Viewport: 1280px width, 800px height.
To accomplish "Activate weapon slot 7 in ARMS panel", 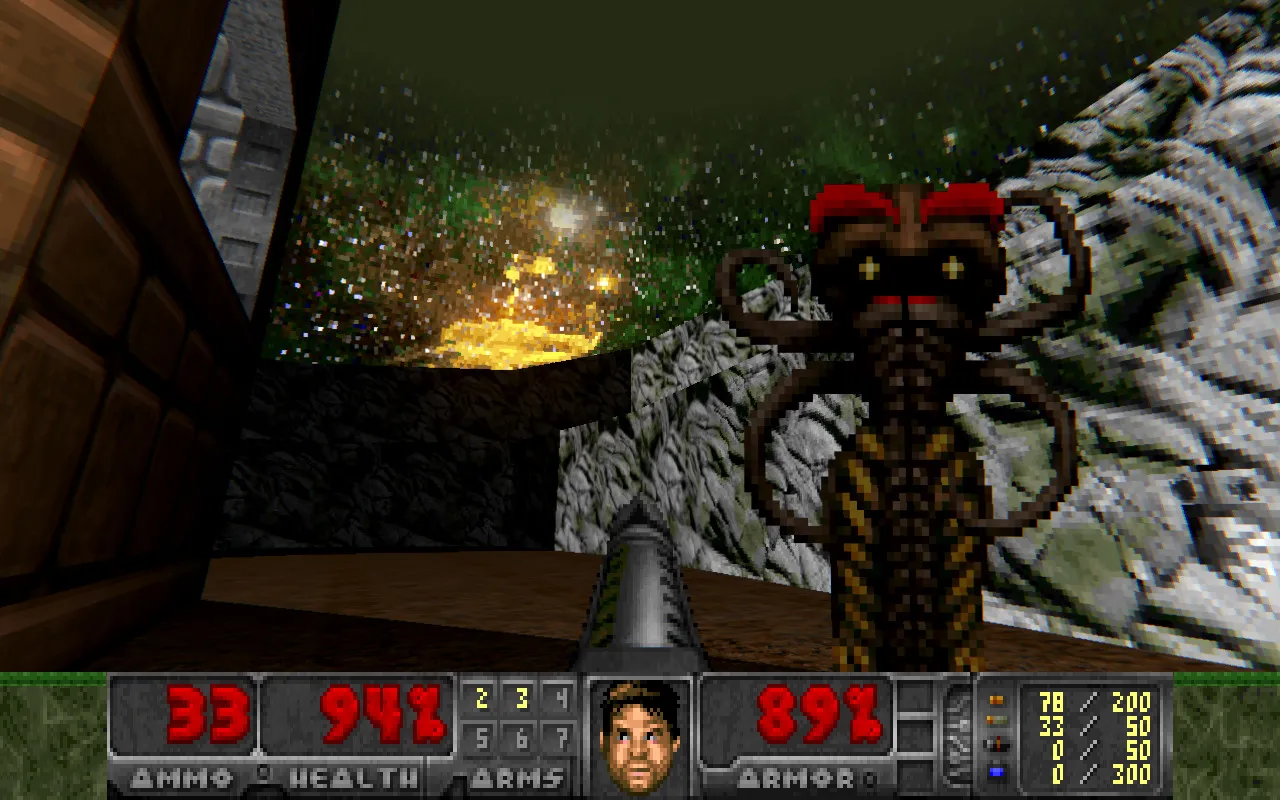I will coord(561,740).
